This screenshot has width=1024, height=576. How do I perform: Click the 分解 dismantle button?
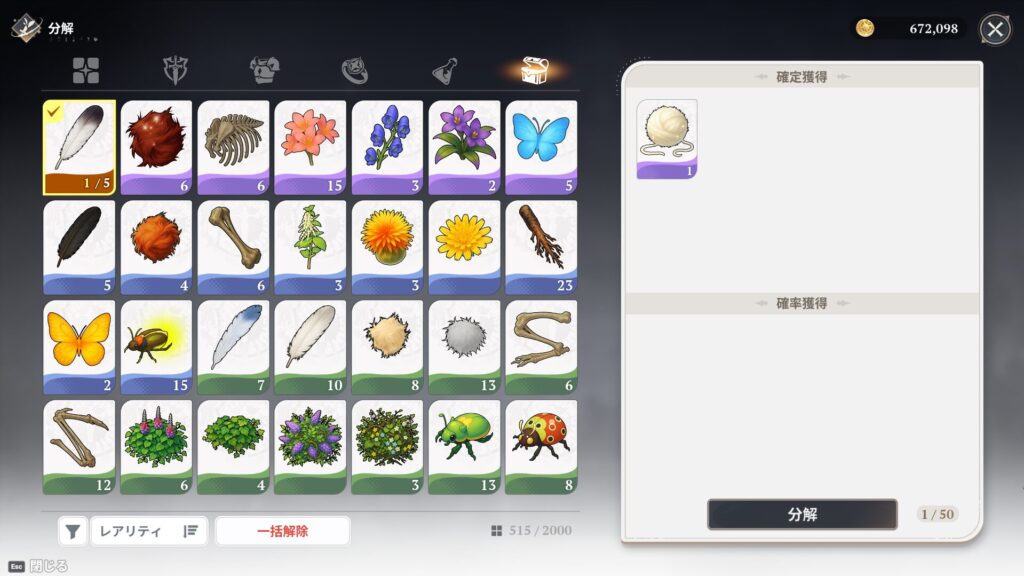[x=802, y=514]
